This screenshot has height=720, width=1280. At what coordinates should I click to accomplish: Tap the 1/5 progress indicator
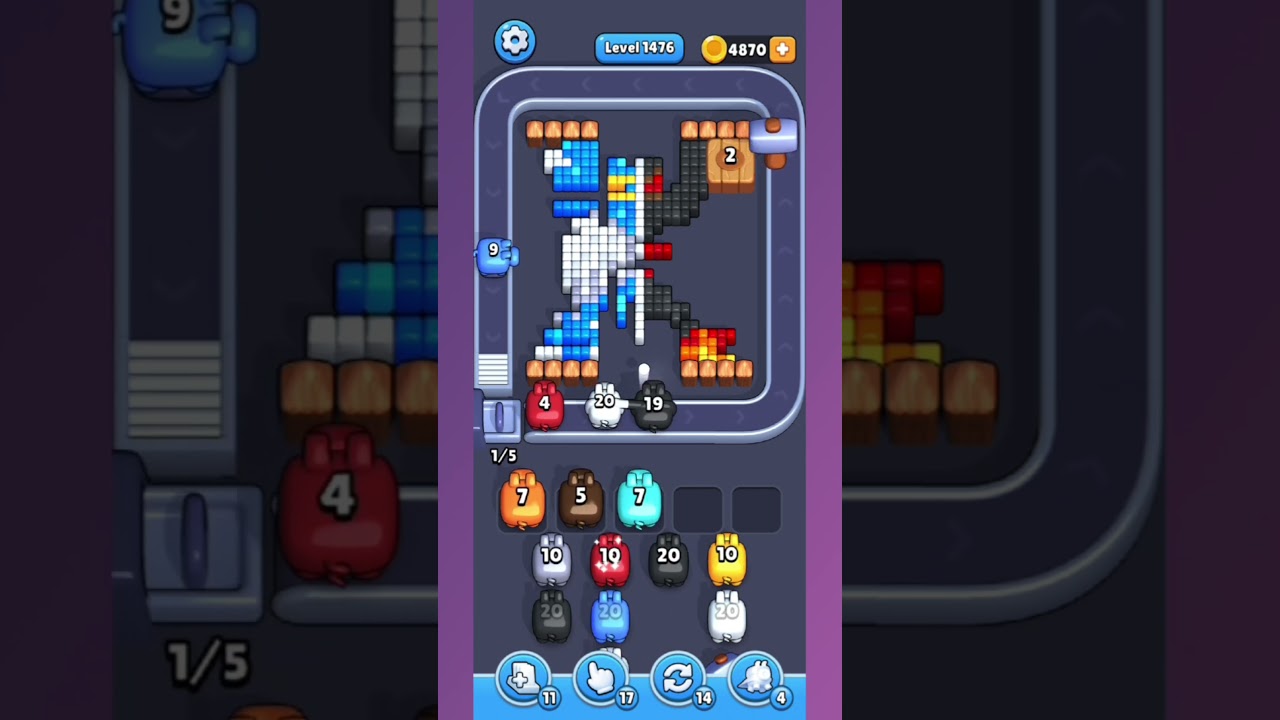coord(502,455)
